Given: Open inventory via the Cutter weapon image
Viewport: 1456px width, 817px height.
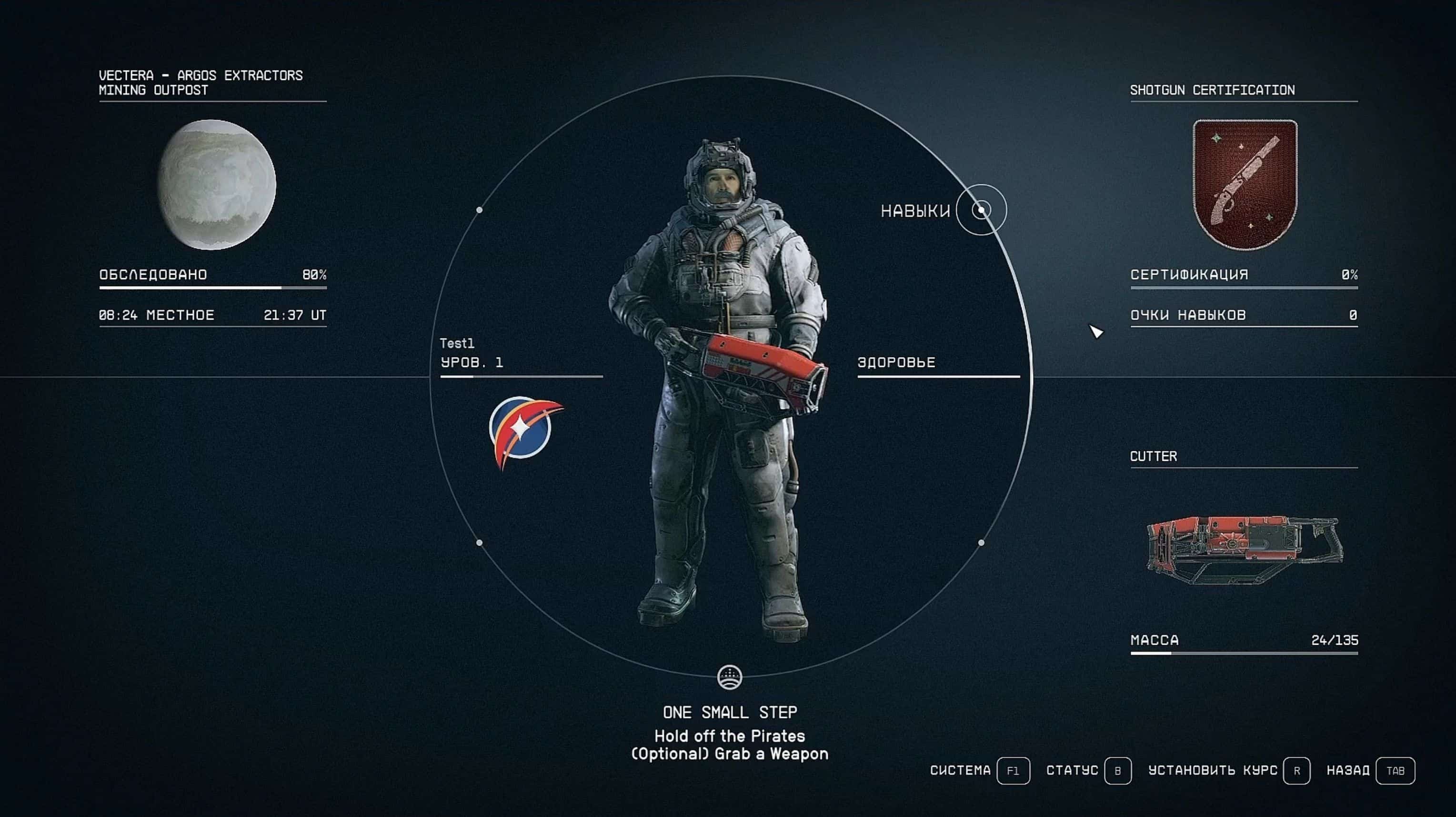Looking at the screenshot, I should click(x=1244, y=549).
